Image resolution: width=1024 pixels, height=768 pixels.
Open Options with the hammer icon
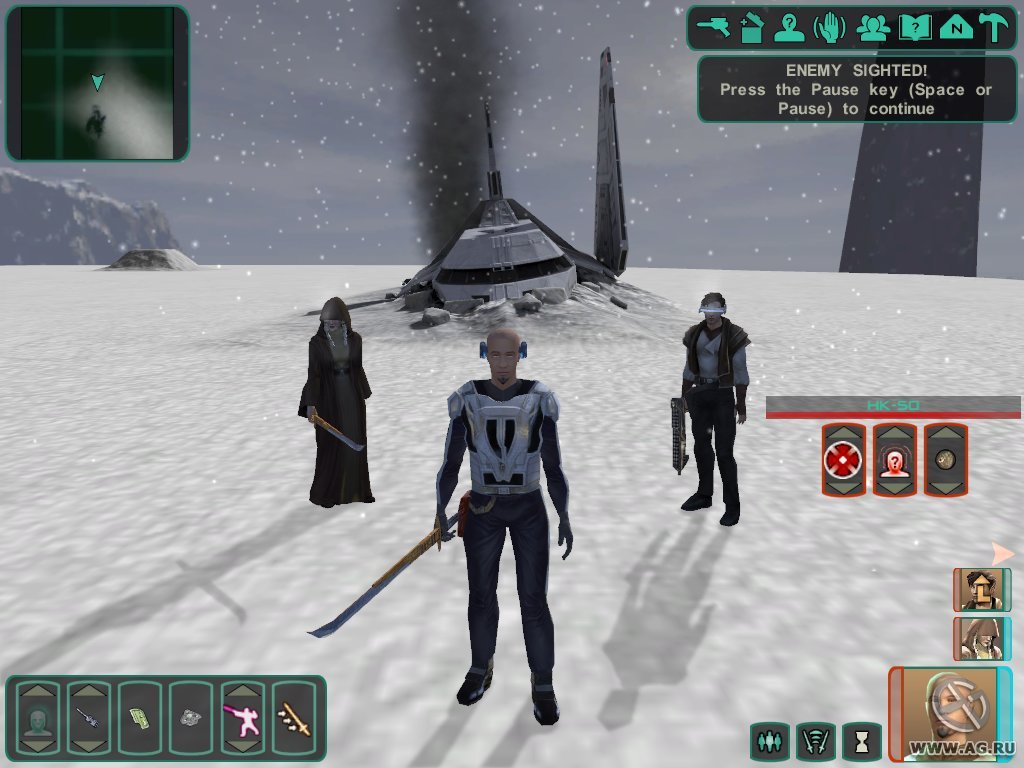pyautogui.click(x=993, y=28)
